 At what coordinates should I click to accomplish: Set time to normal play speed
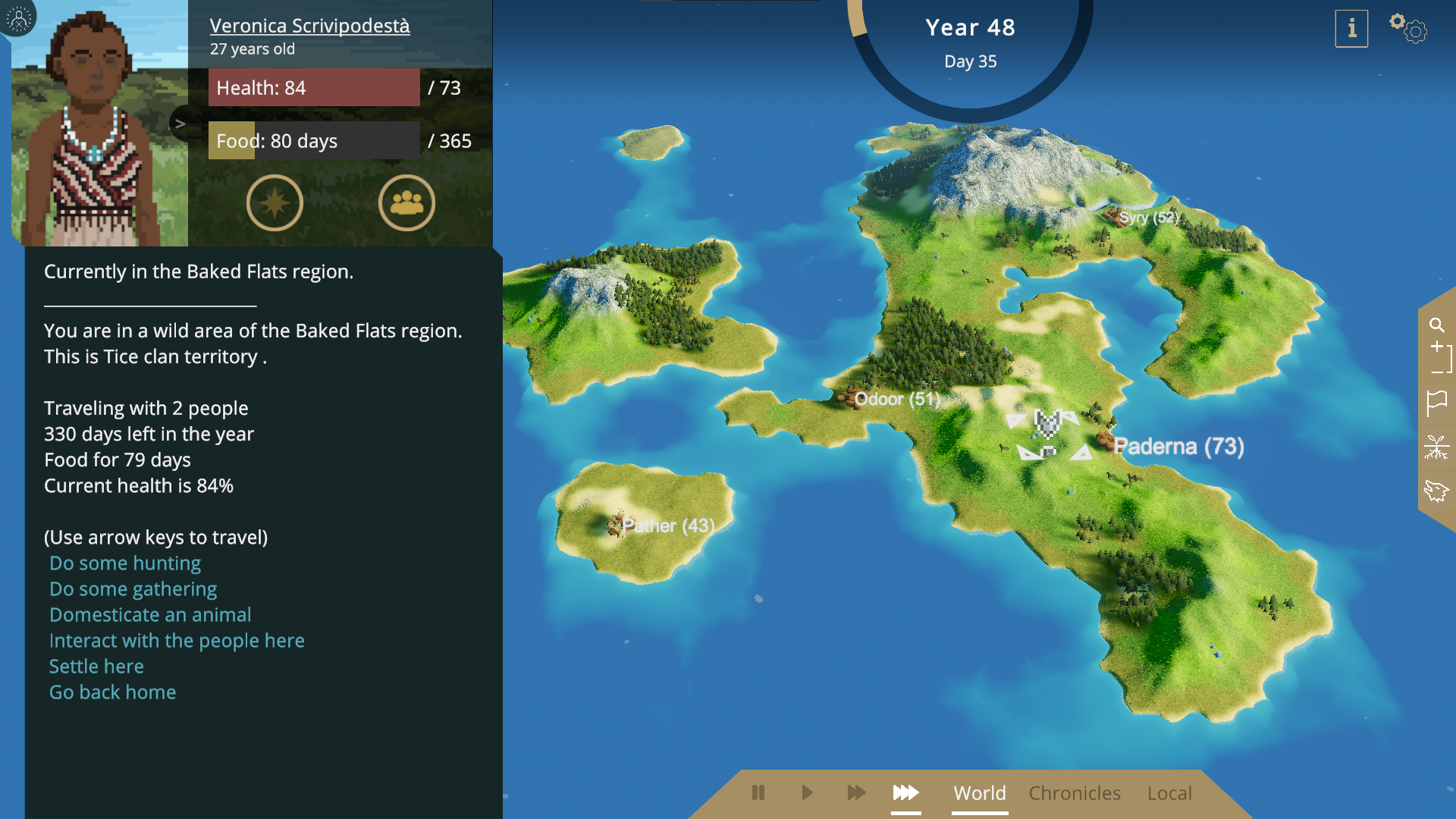click(x=807, y=792)
